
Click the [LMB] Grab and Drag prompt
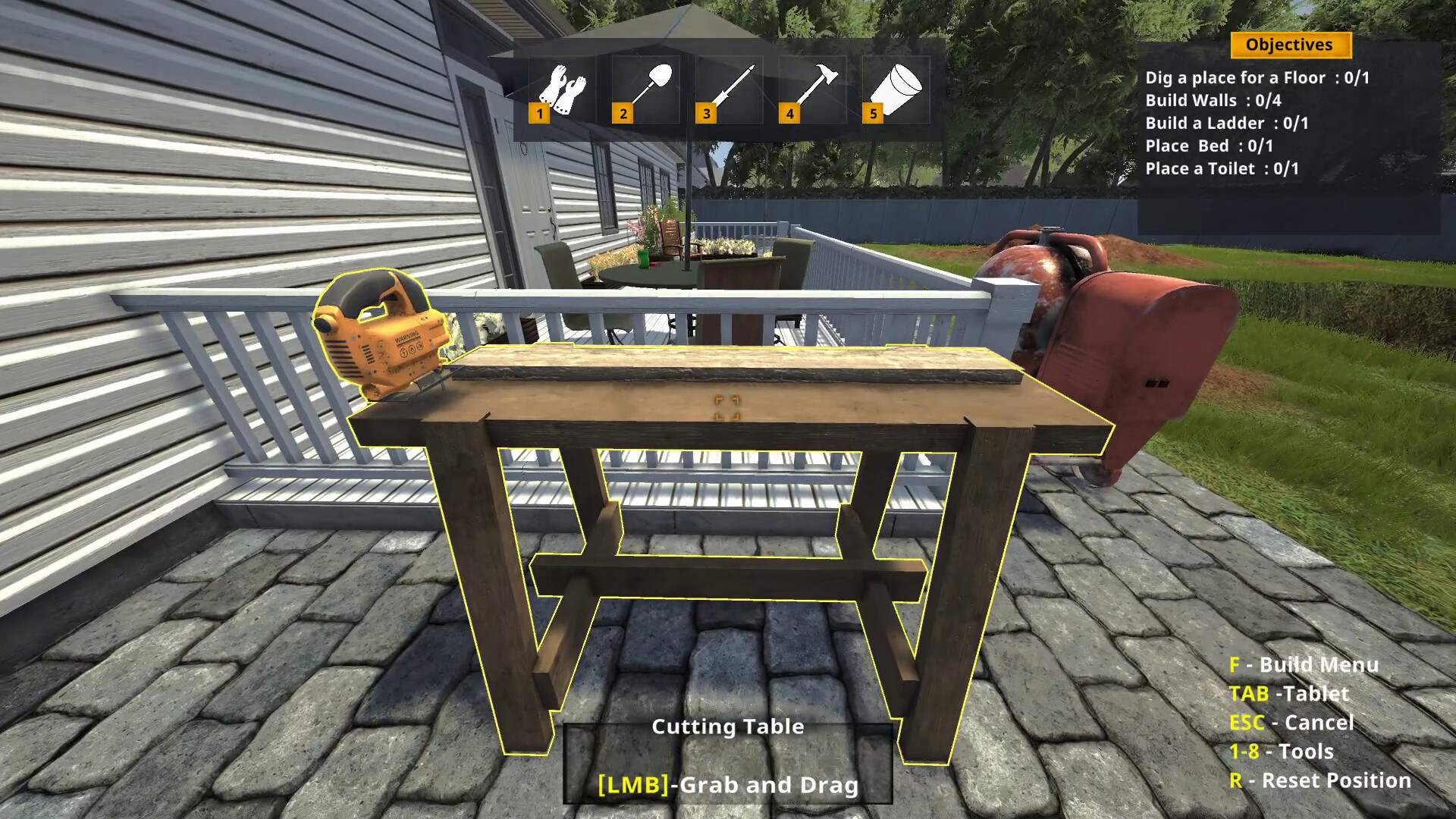tap(728, 784)
